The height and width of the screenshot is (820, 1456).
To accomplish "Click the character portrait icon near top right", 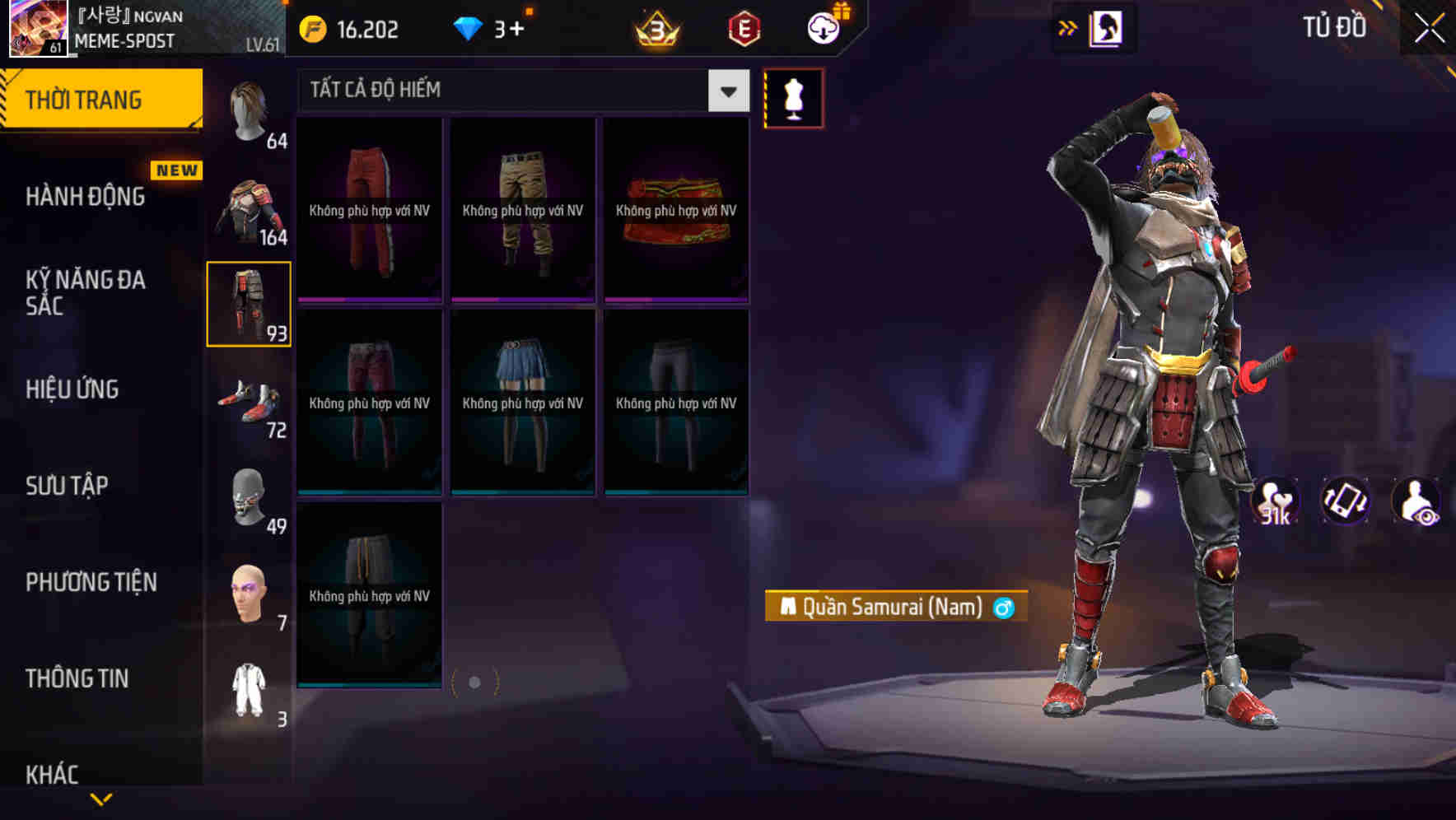I will [x=1108, y=27].
